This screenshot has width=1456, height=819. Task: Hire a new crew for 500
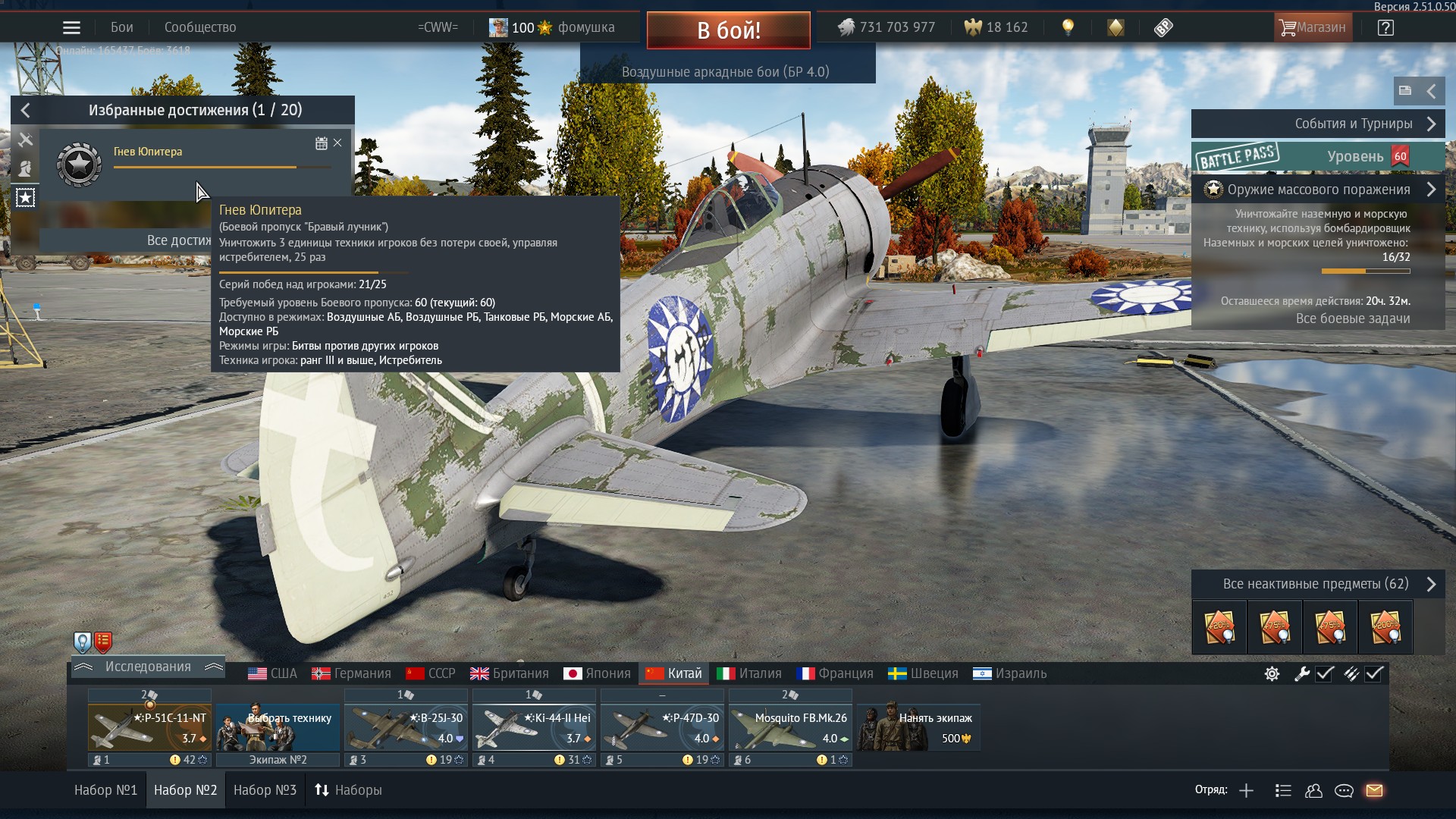coord(919,728)
